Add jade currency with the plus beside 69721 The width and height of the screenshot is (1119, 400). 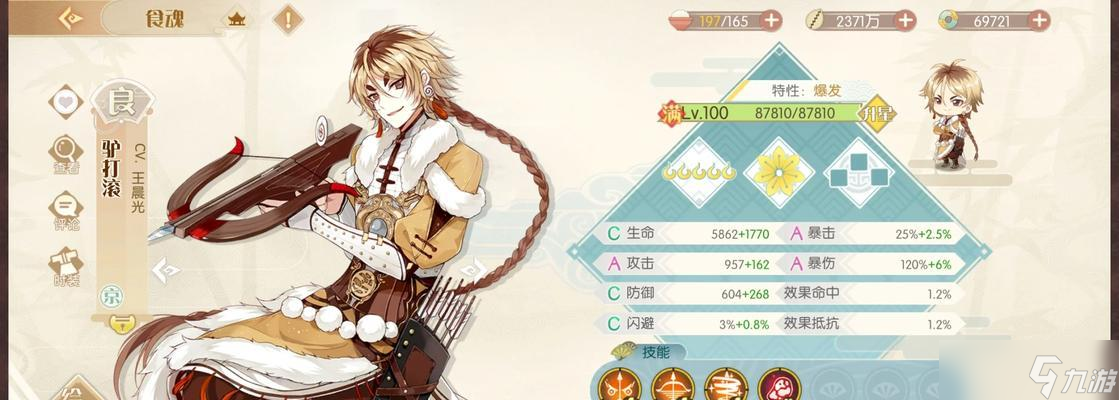pyautogui.click(x=1039, y=19)
